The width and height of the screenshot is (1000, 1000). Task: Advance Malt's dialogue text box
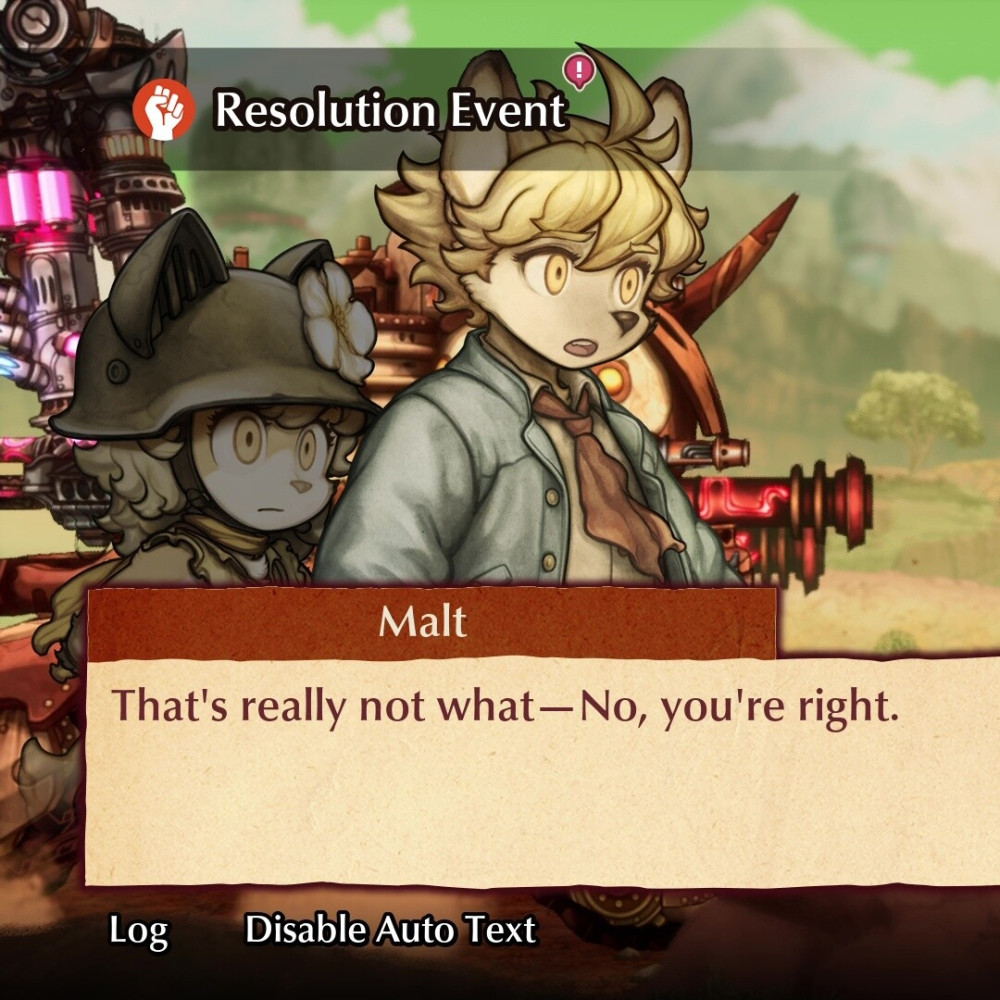click(x=540, y=770)
